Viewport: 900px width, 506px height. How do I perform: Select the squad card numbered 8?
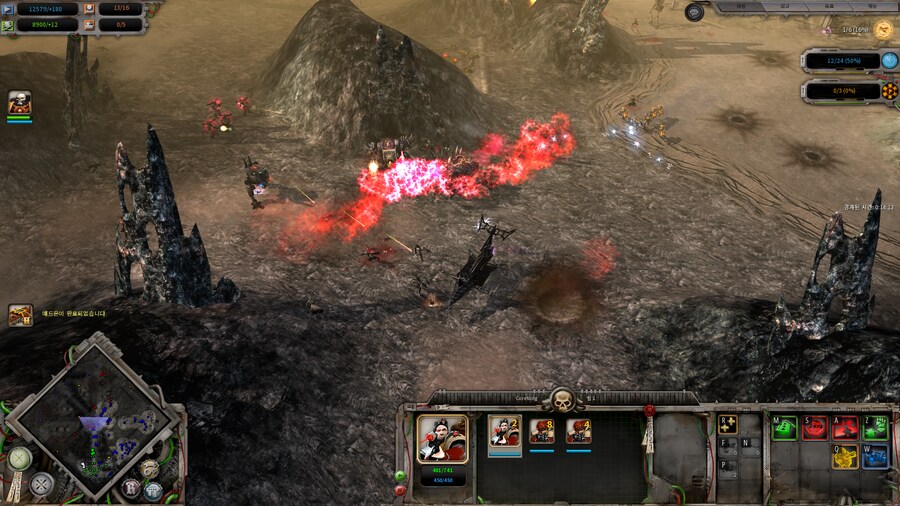(542, 432)
